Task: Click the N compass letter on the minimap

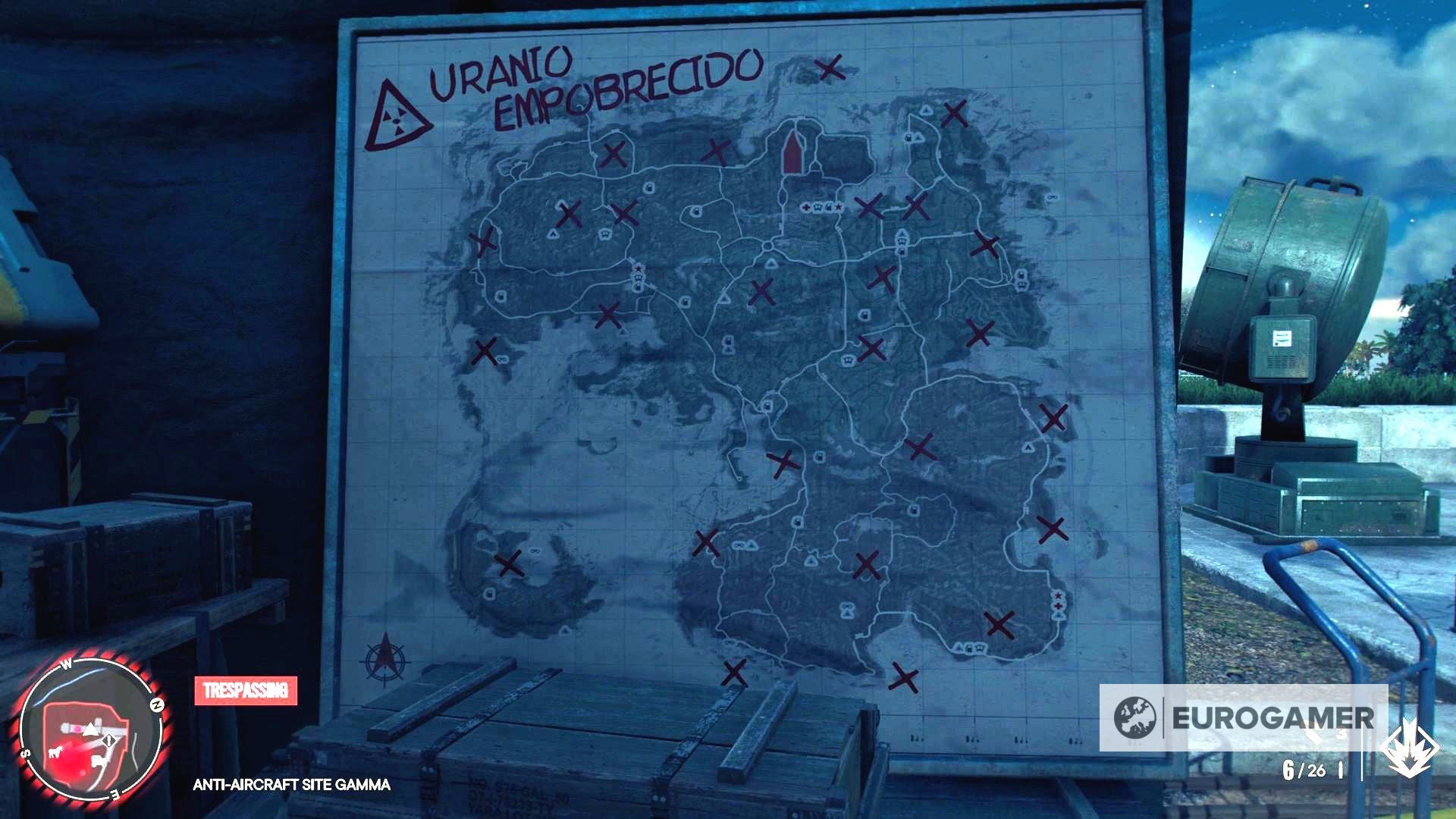Action: coord(158,704)
